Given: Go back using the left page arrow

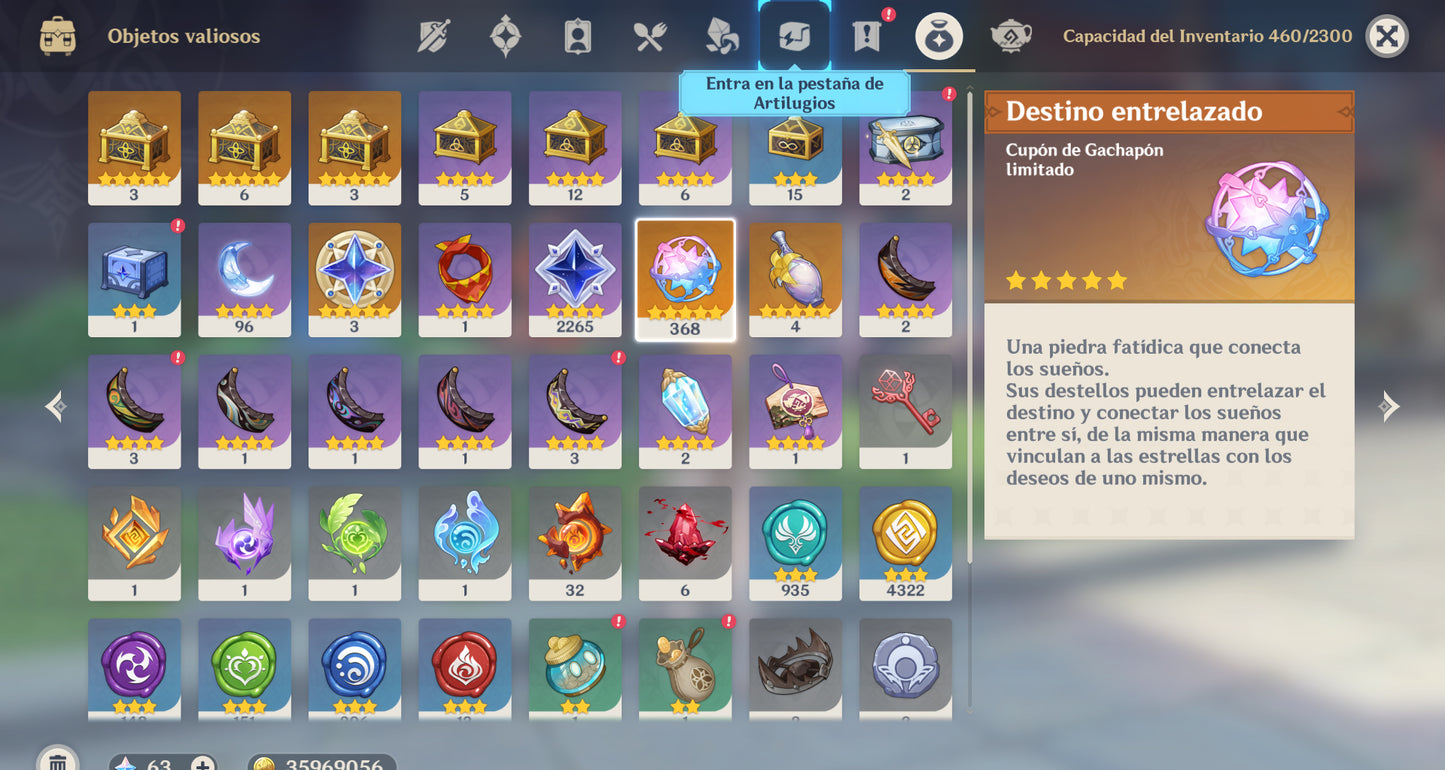Looking at the screenshot, I should (55, 406).
